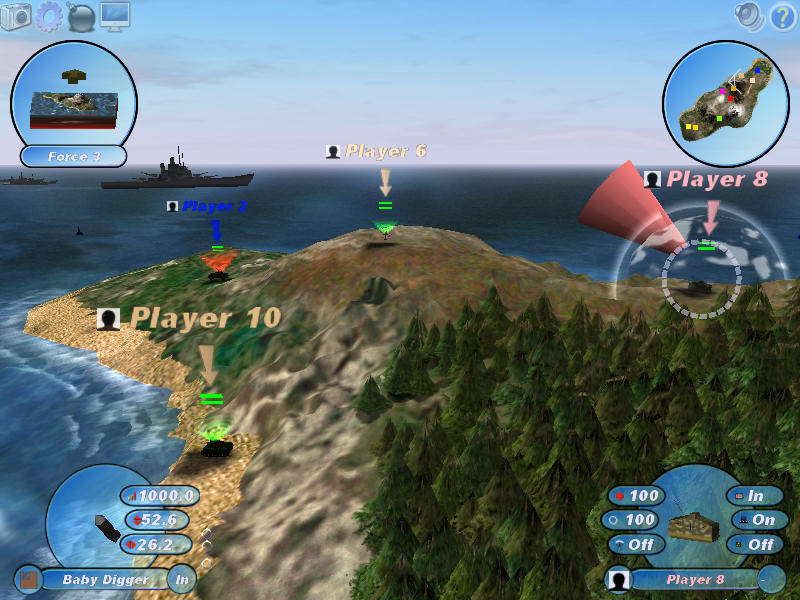Adjust the 26.2 rotation value
The height and width of the screenshot is (600, 800).
click(158, 544)
